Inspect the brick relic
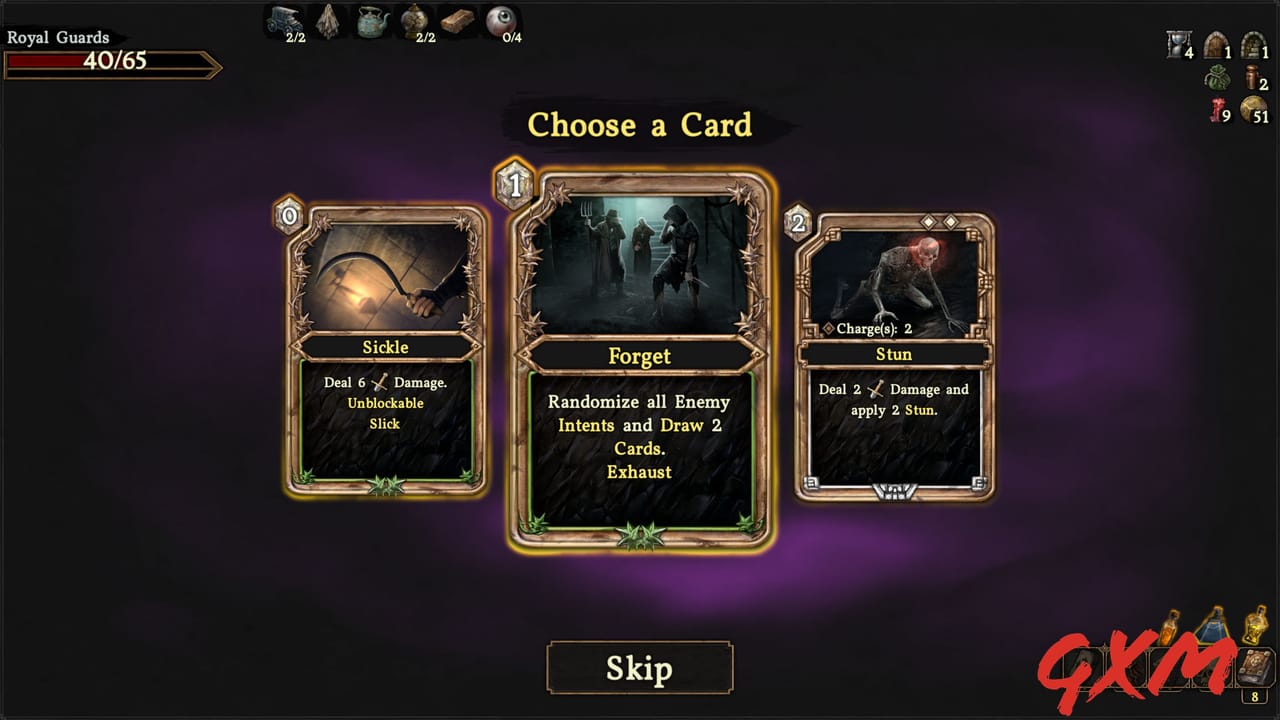 [458, 21]
